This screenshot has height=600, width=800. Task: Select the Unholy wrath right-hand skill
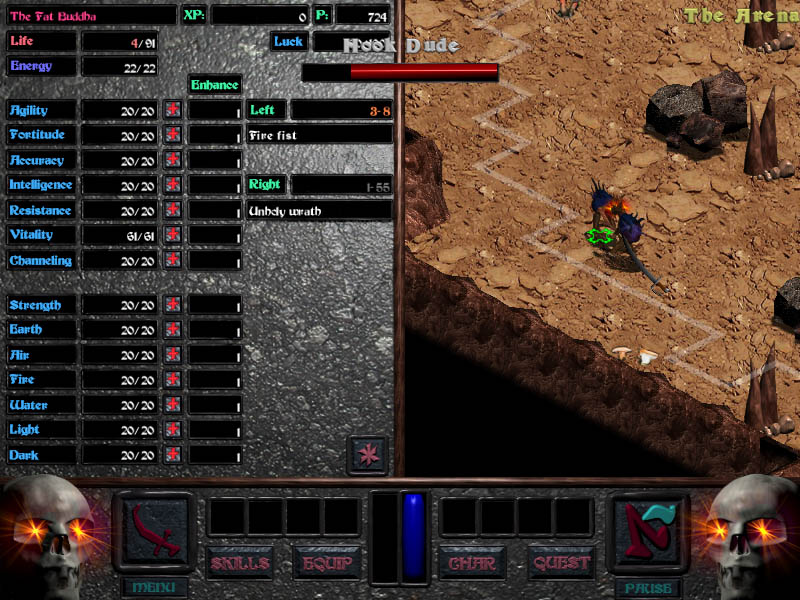coord(319,211)
